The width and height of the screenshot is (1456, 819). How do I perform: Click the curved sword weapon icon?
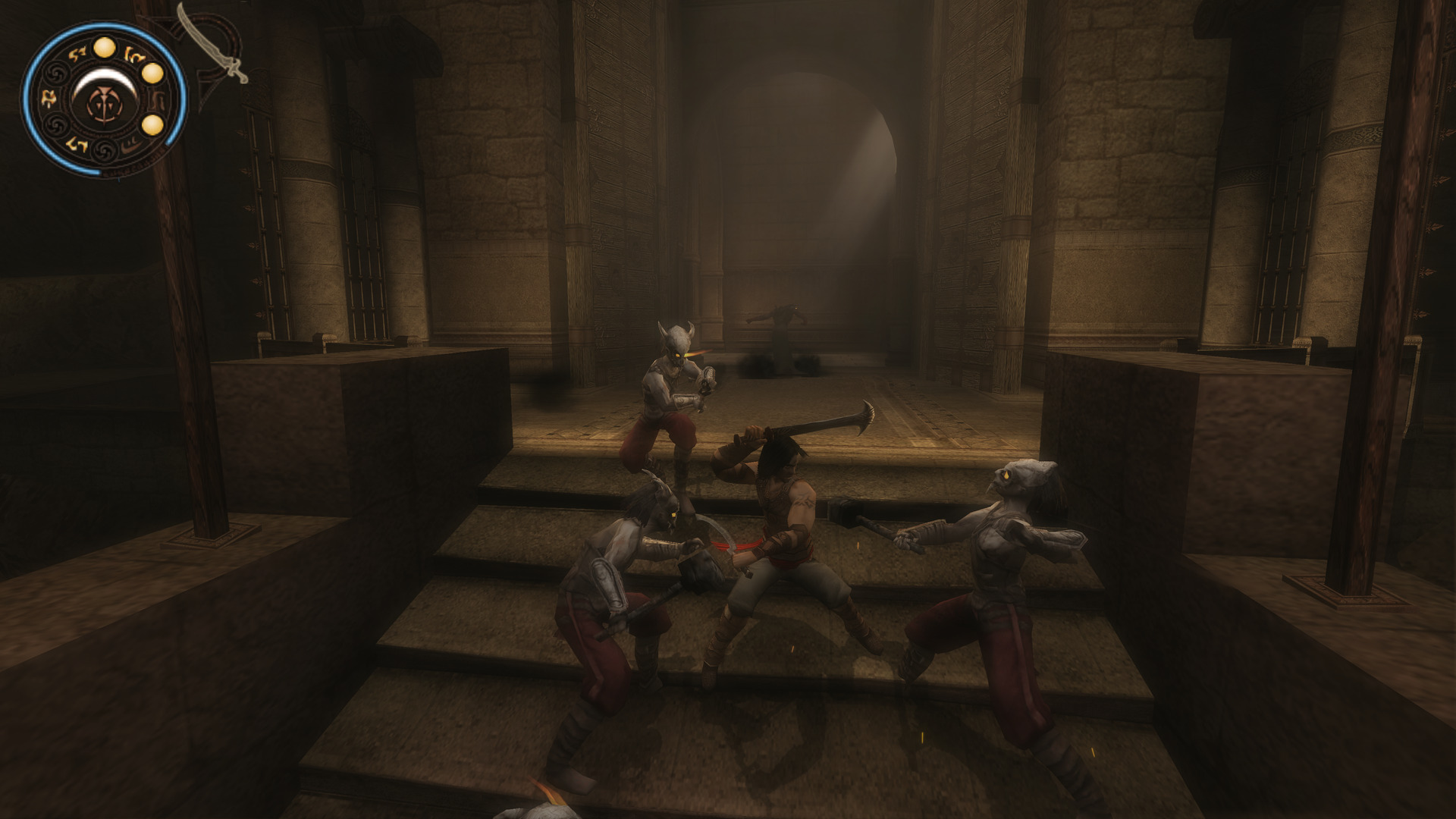coord(213,42)
